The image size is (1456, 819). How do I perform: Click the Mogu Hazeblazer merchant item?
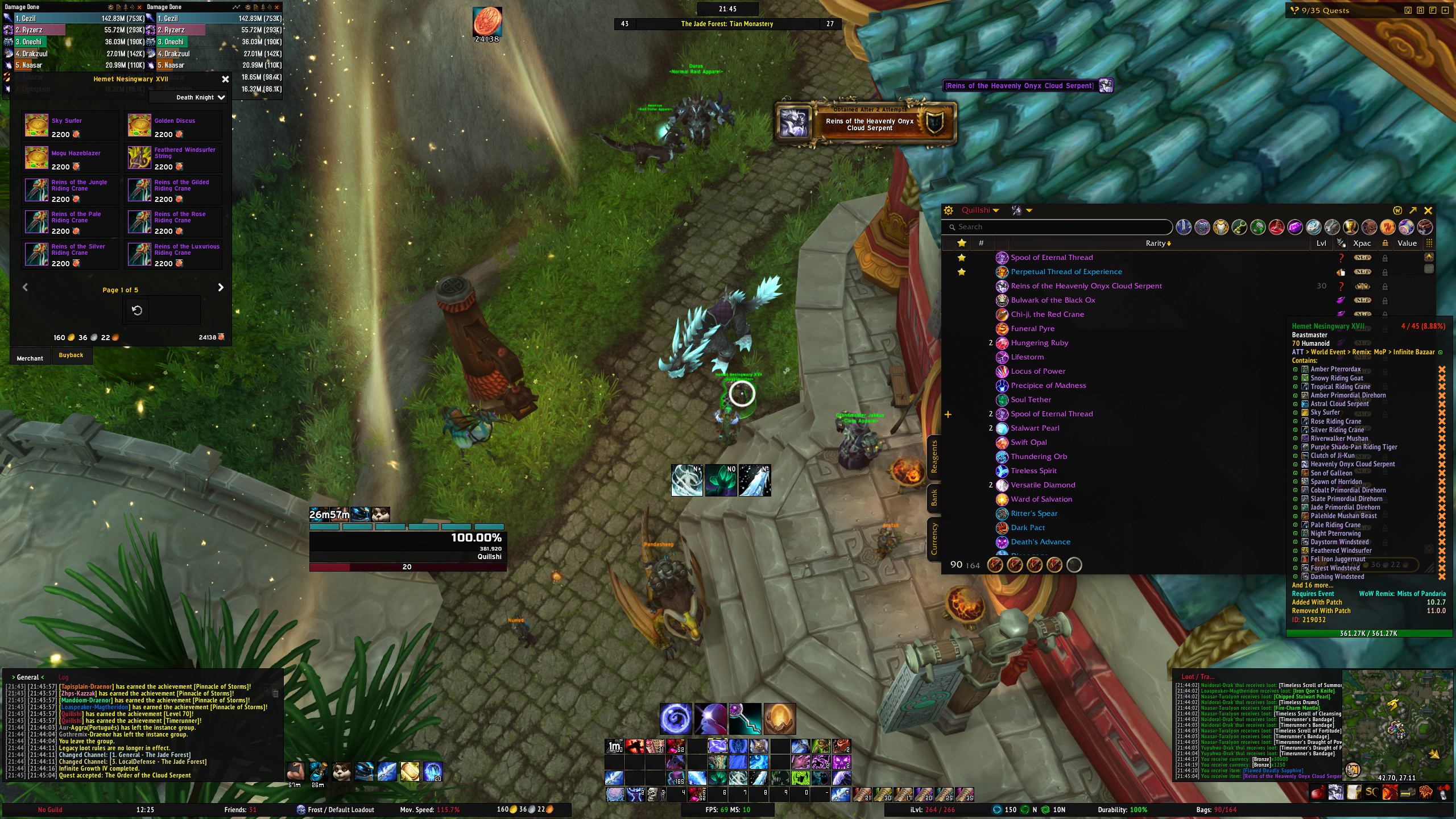click(x=36, y=158)
